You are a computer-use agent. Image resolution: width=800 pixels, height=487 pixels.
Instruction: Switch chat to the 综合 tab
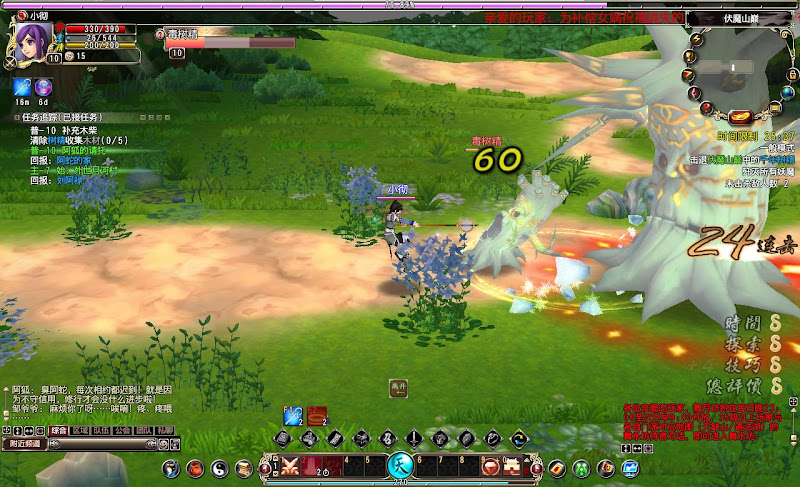coord(59,431)
